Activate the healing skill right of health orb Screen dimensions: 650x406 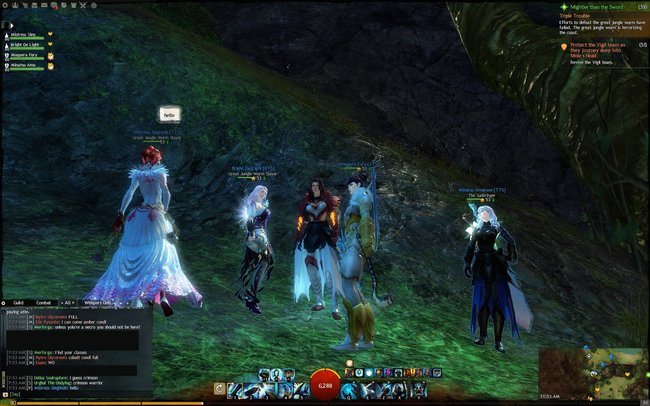[349, 387]
